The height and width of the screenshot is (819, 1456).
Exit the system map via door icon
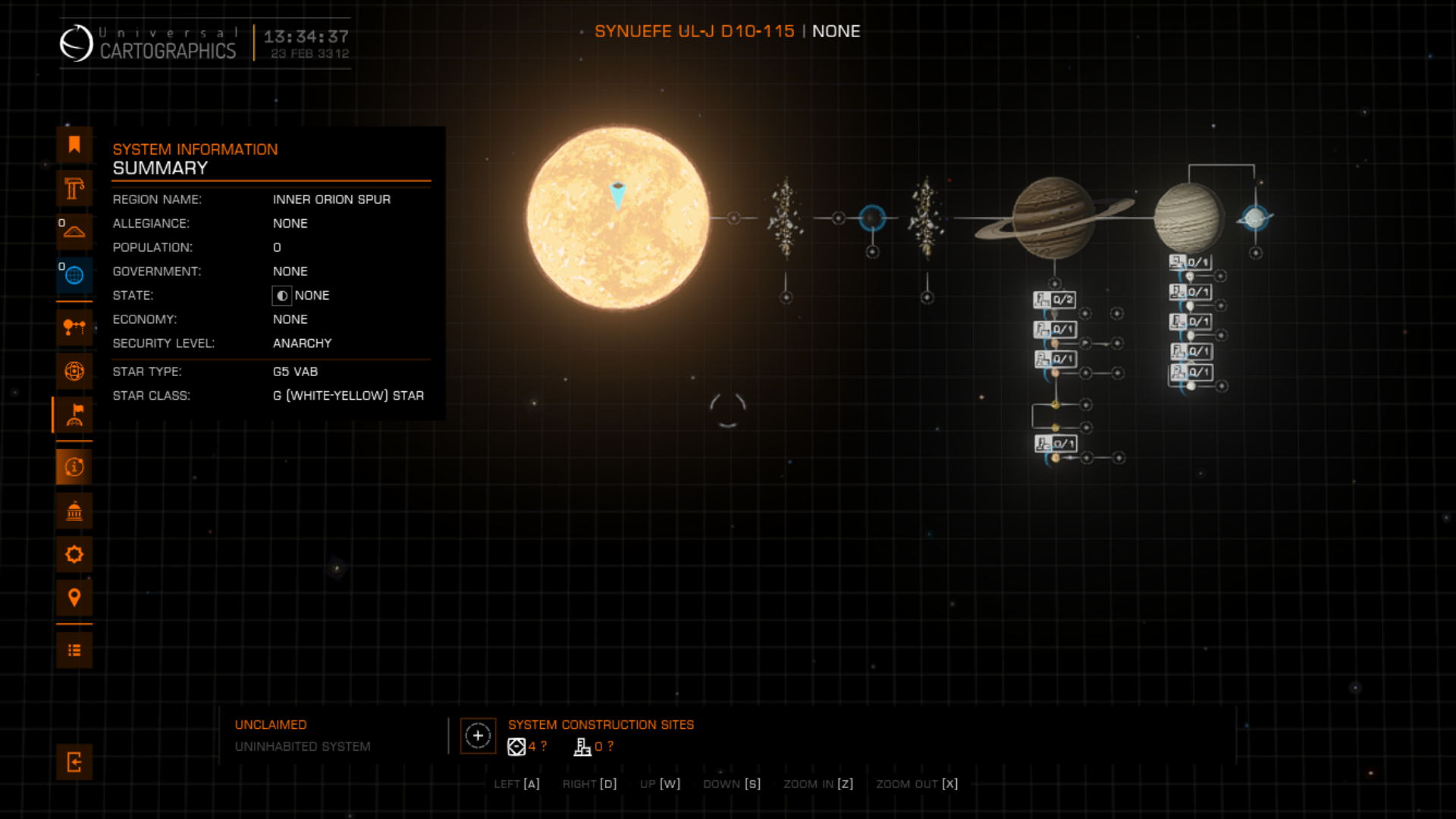[x=74, y=762]
